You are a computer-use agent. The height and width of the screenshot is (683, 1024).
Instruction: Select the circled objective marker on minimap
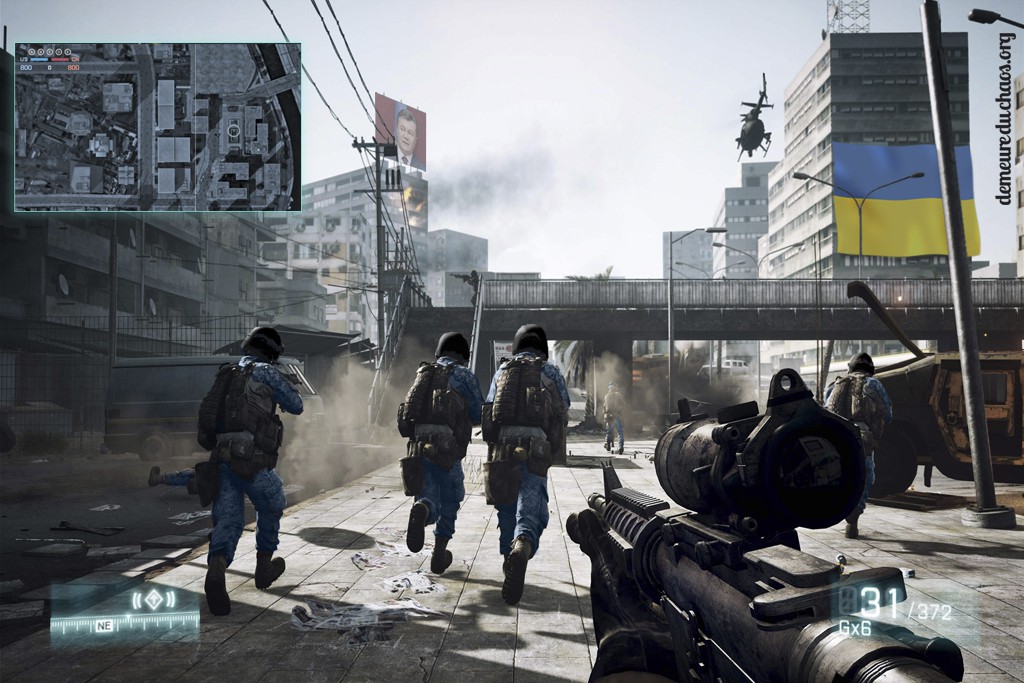pos(234,129)
